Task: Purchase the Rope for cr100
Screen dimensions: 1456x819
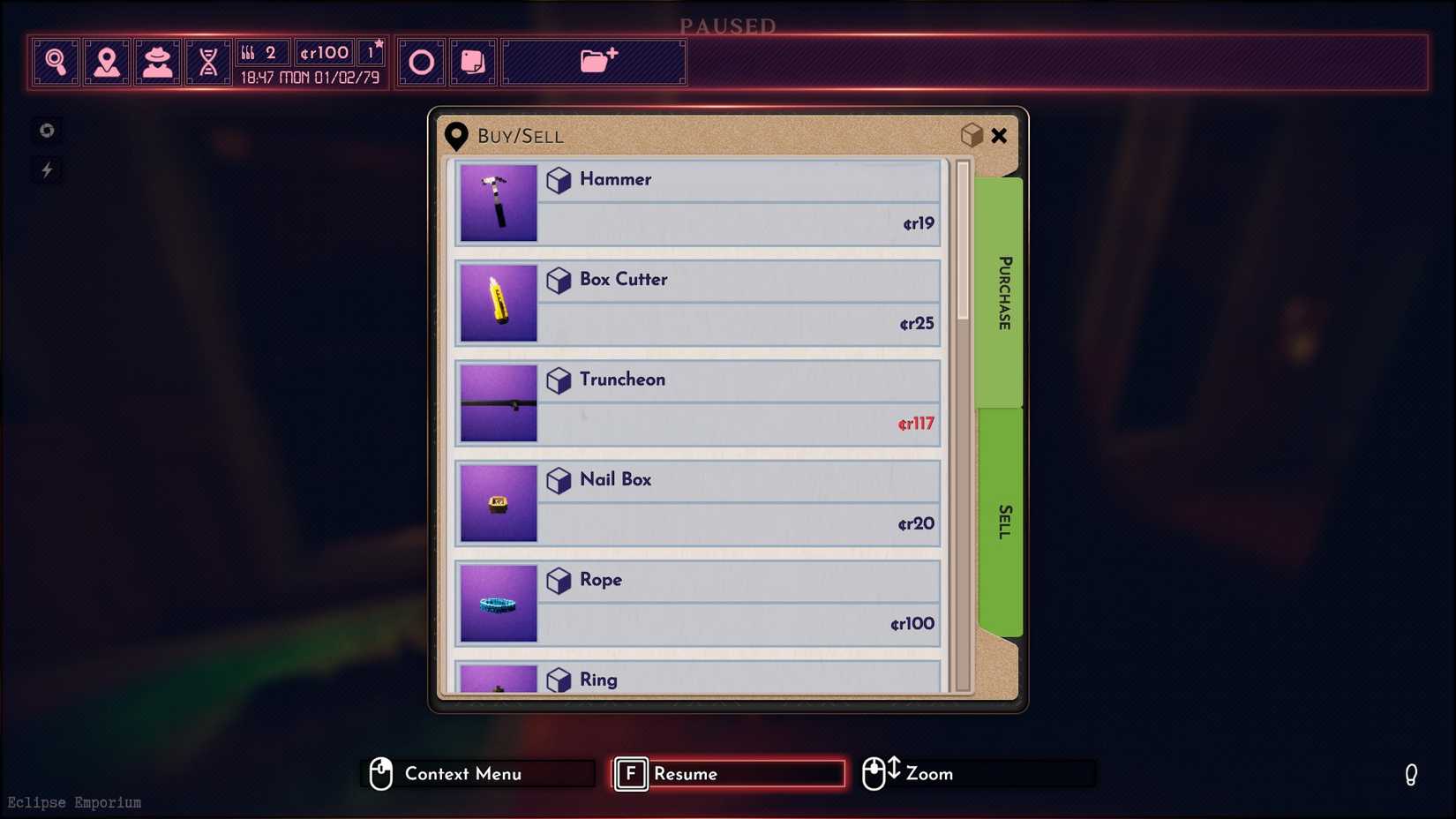Action: (697, 603)
